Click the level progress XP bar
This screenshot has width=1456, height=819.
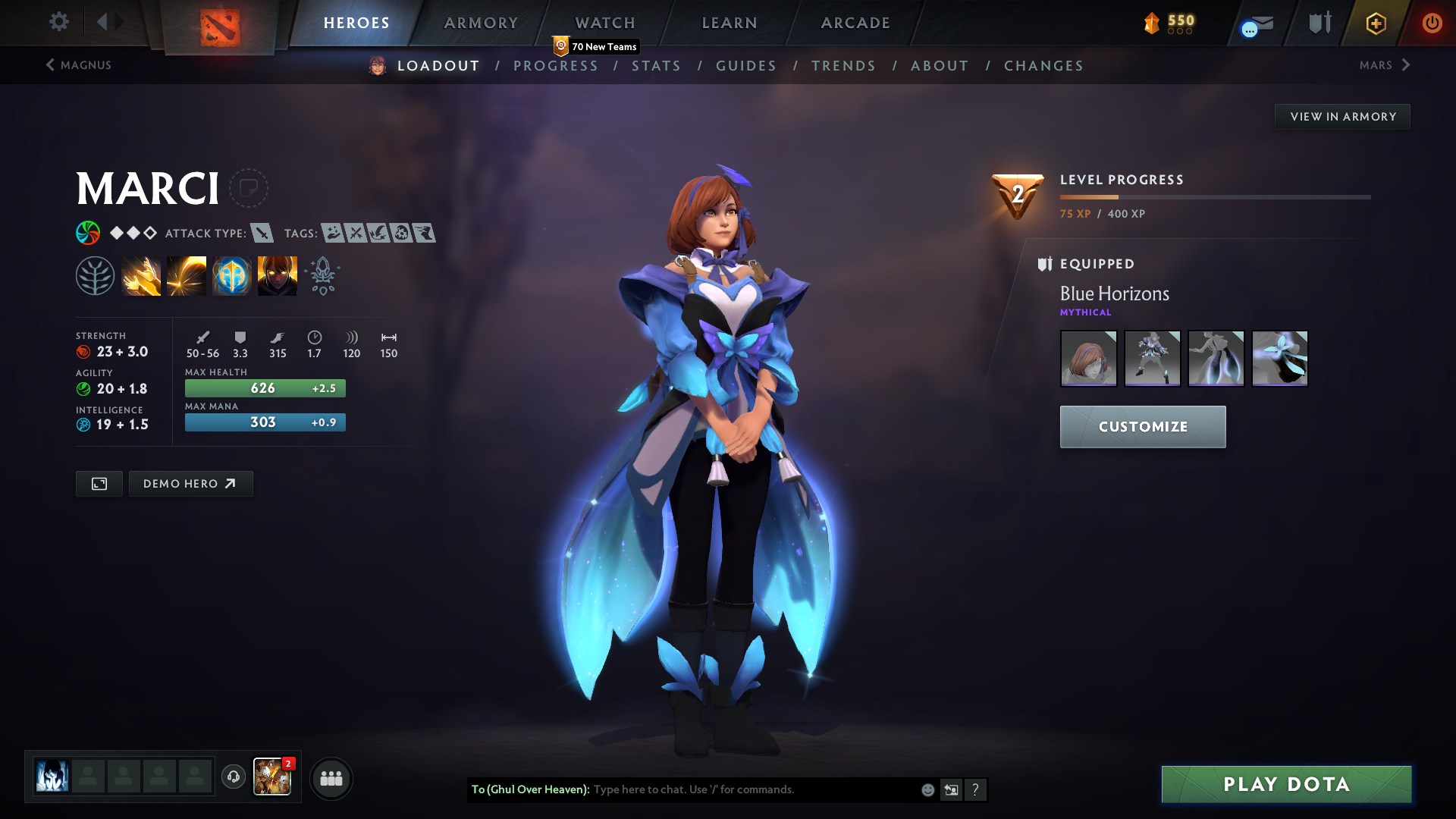click(1213, 196)
